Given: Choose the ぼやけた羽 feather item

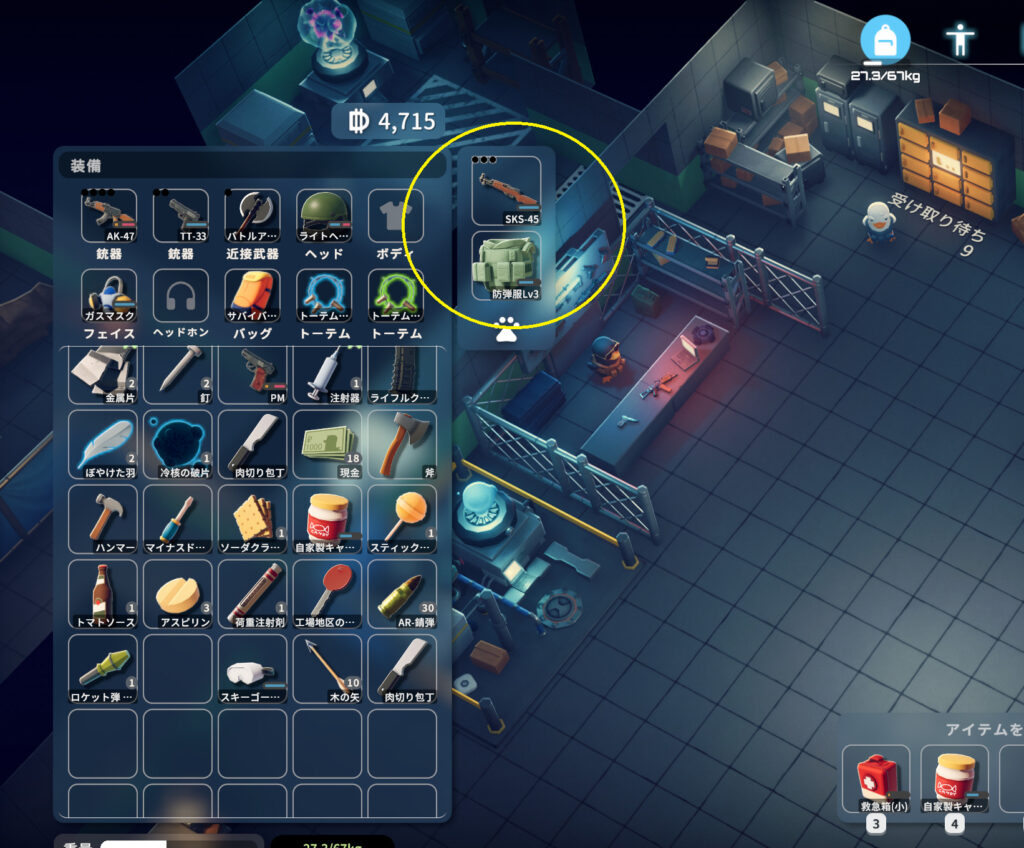Looking at the screenshot, I should point(103,444).
